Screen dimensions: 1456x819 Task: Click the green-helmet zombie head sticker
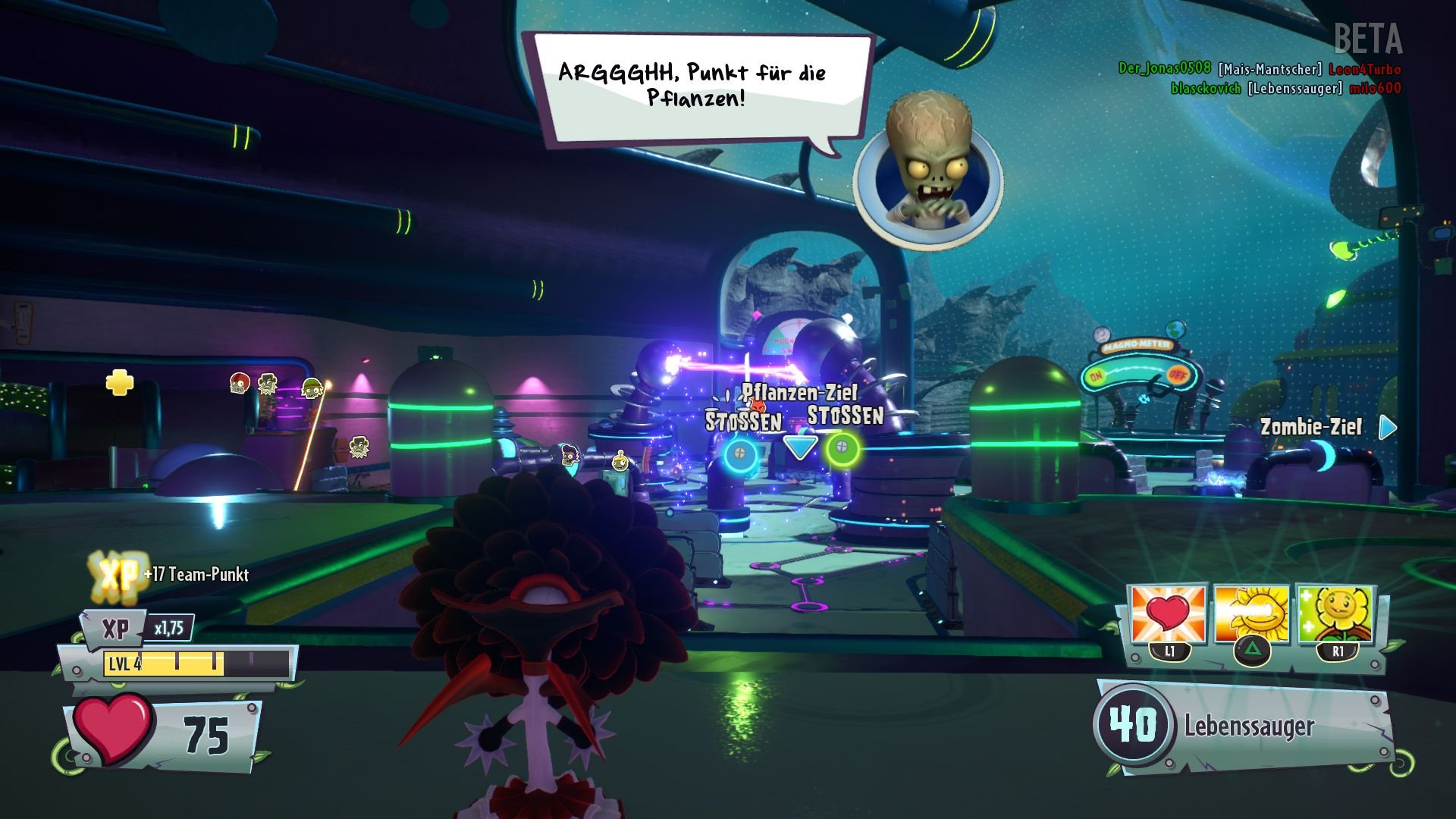pos(313,388)
